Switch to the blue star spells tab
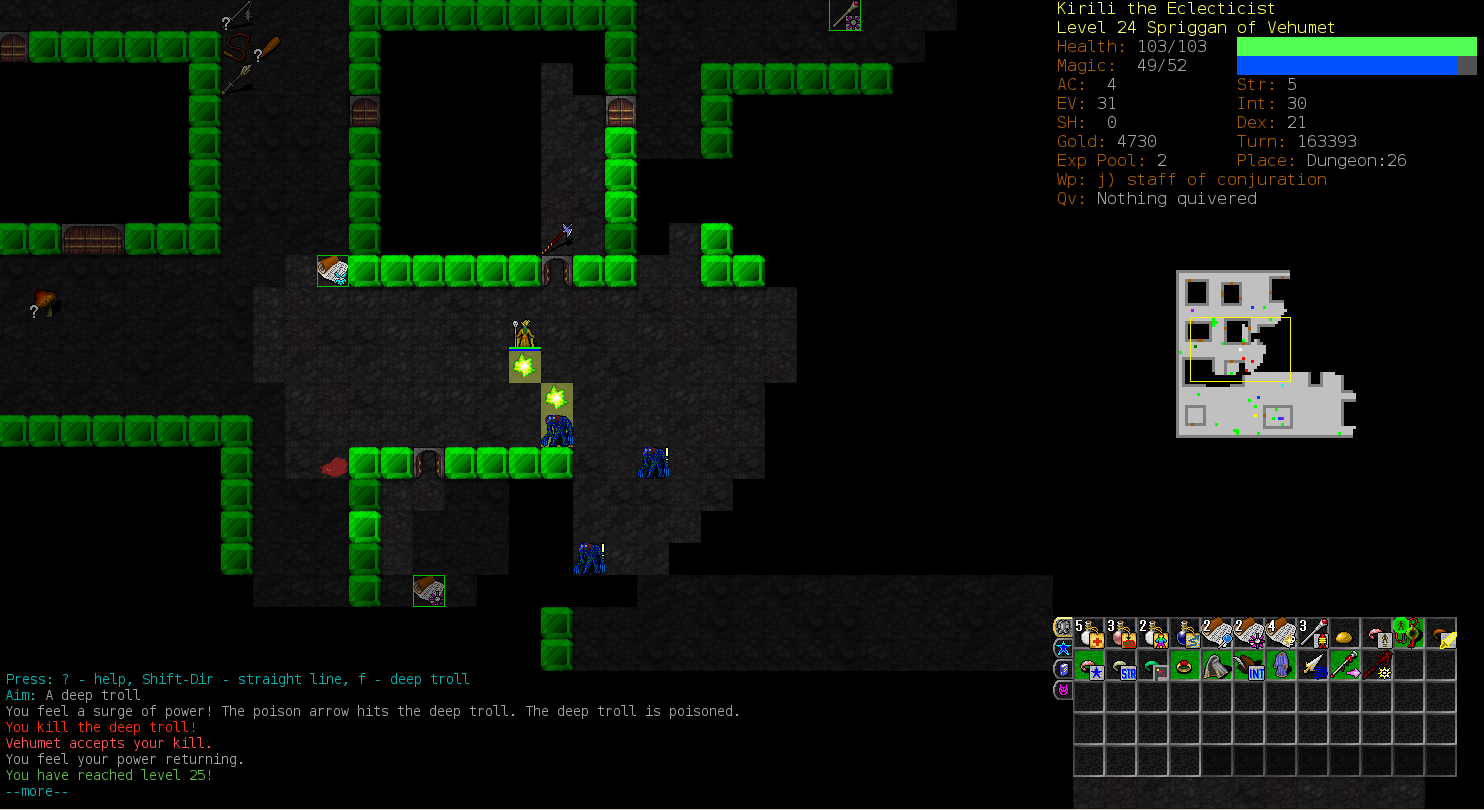The height and width of the screenshot is (810, 1484). coord(1063,648)
